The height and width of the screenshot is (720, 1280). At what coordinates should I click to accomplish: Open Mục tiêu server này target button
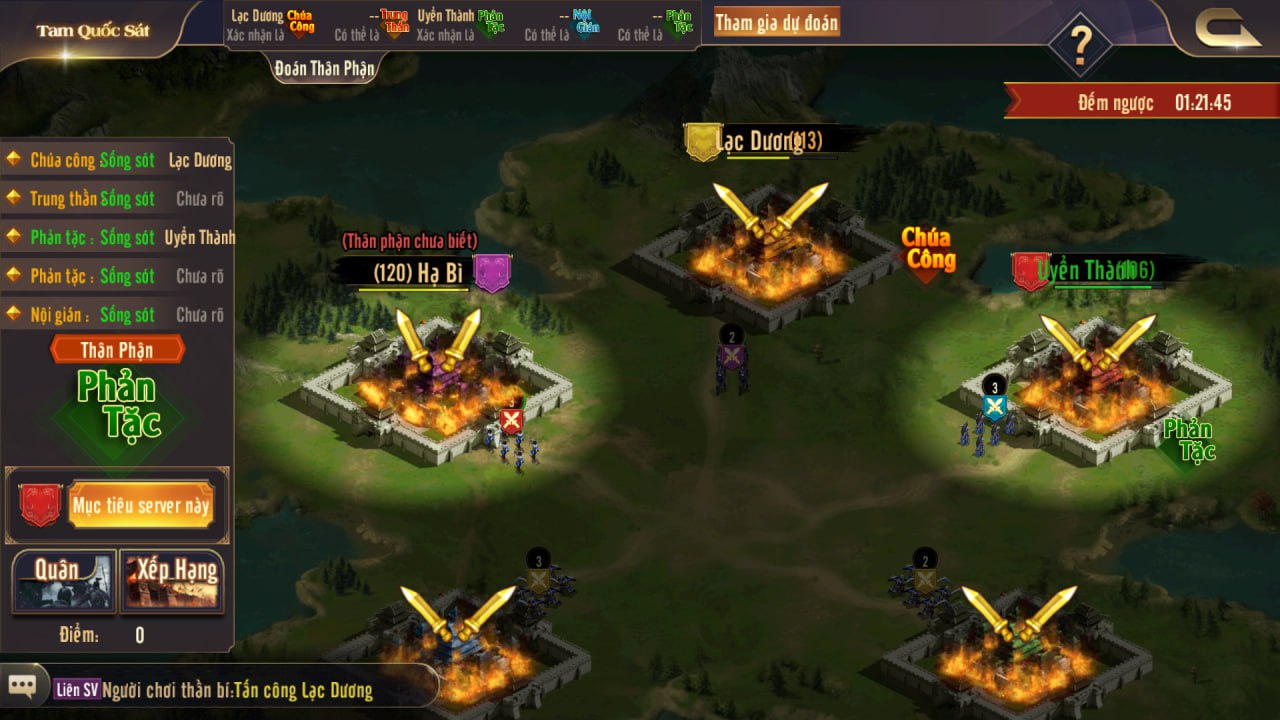141,505
